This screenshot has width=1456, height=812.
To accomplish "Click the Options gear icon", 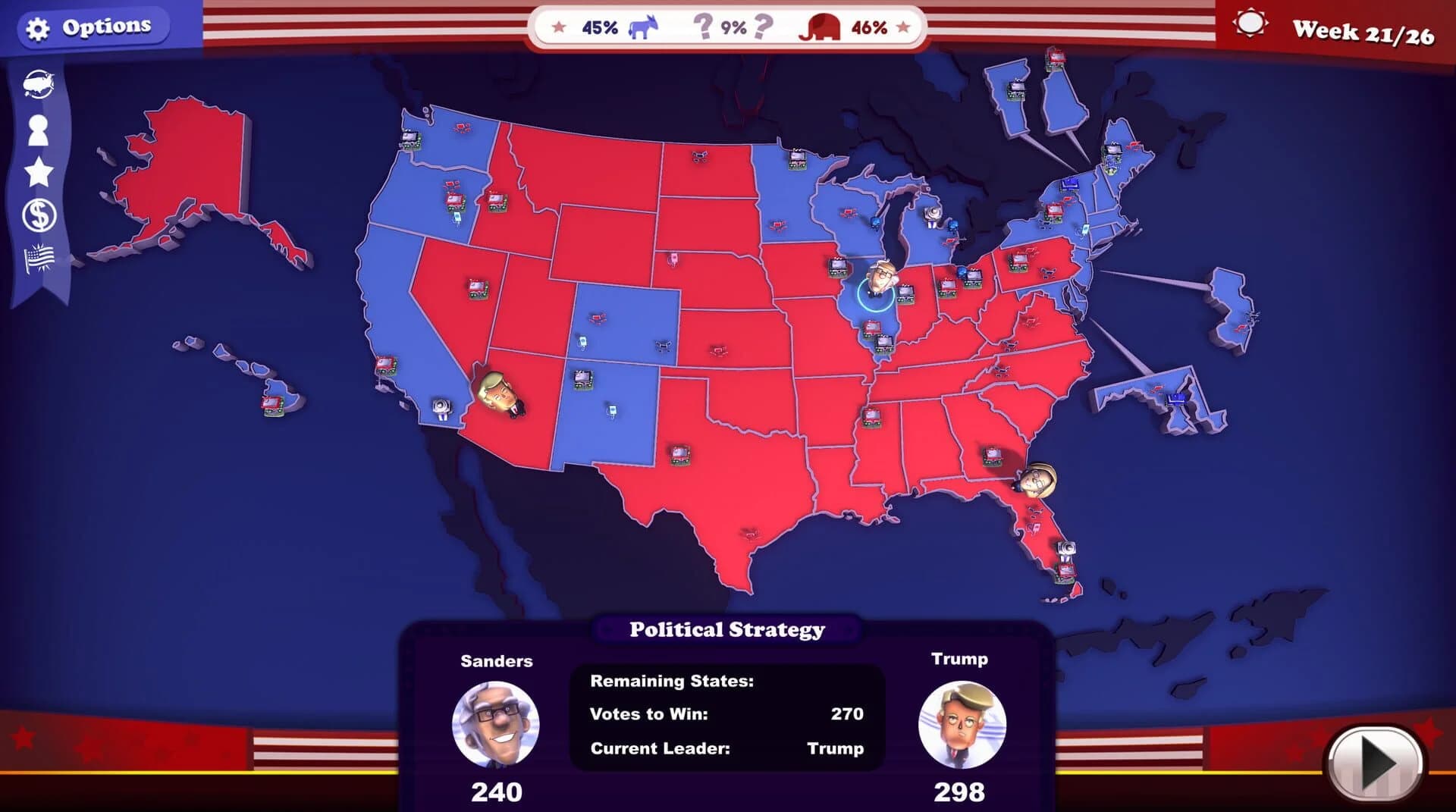I will click(x=36, y=24).
